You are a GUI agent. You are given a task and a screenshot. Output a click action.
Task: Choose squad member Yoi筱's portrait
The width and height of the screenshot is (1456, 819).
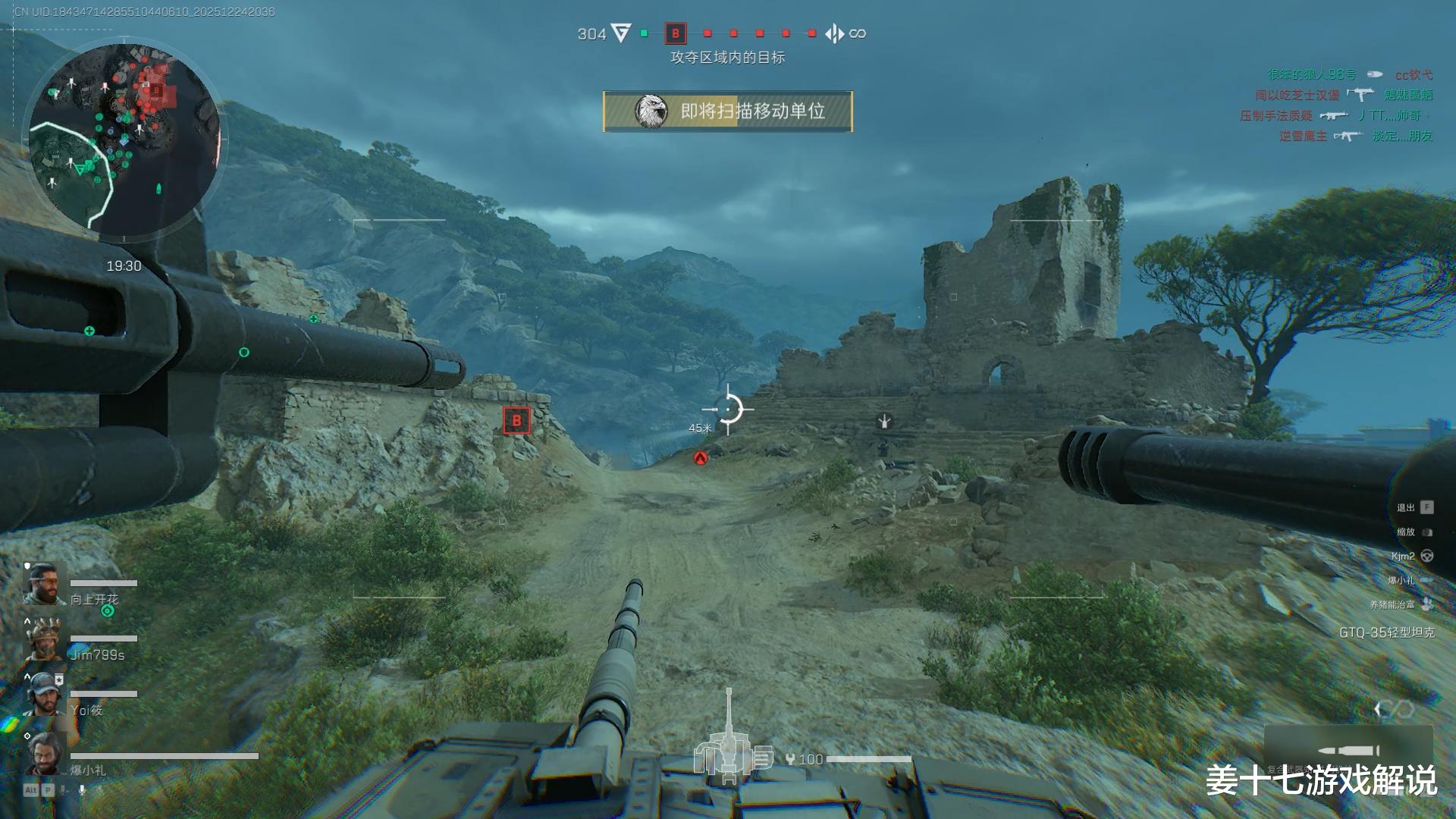click(x=43, y=695)
